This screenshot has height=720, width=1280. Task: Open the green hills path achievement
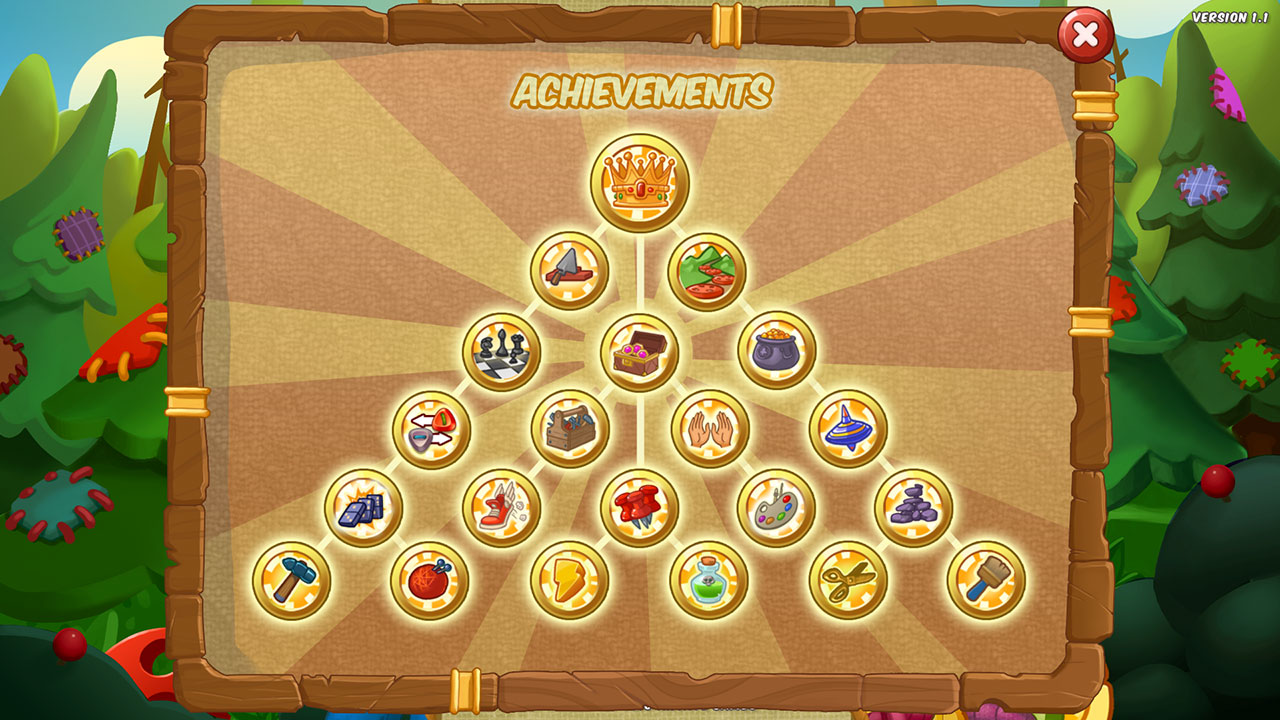707,271
